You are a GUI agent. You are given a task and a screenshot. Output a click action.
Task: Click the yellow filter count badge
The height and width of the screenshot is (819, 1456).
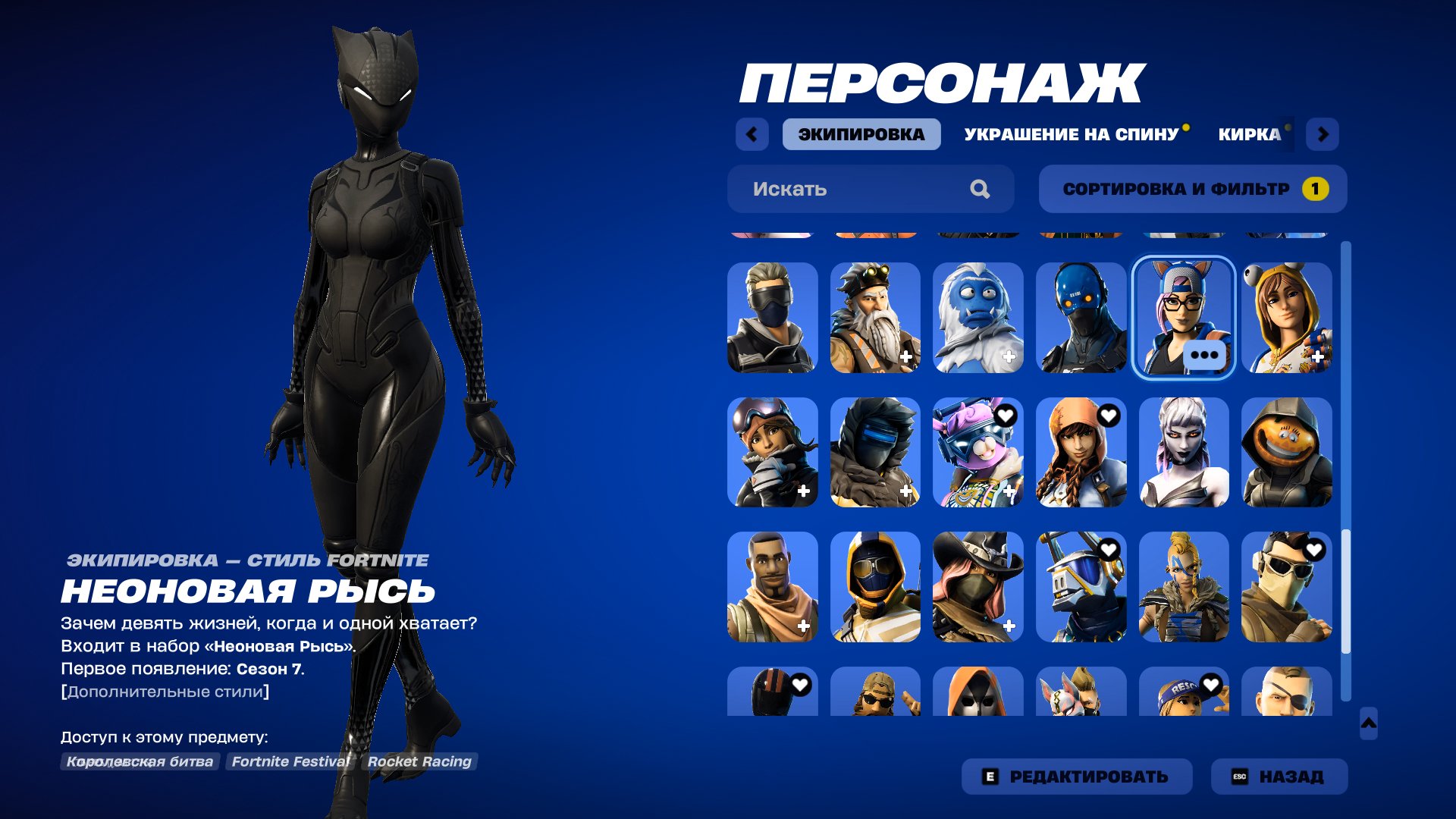(1316, 189)
